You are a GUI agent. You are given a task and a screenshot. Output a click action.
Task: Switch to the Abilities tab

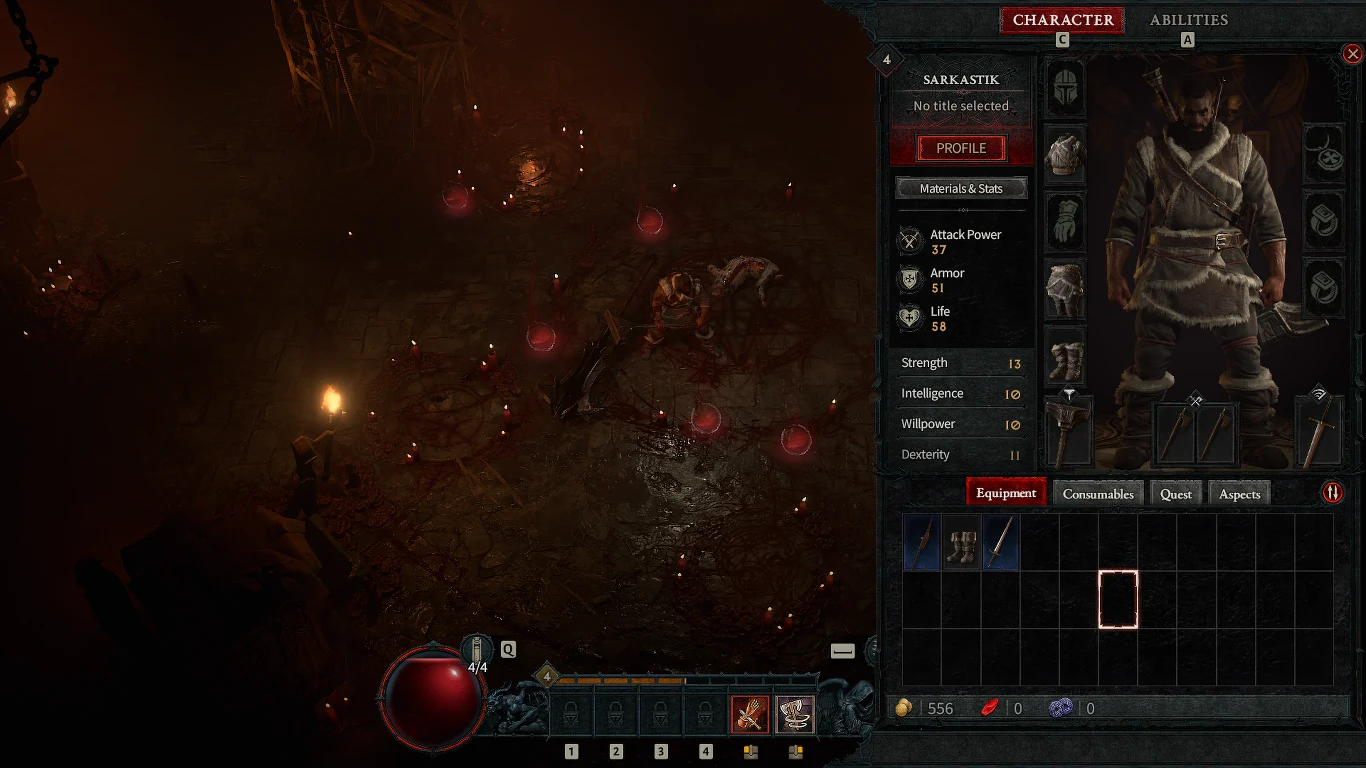[1189, 20]
